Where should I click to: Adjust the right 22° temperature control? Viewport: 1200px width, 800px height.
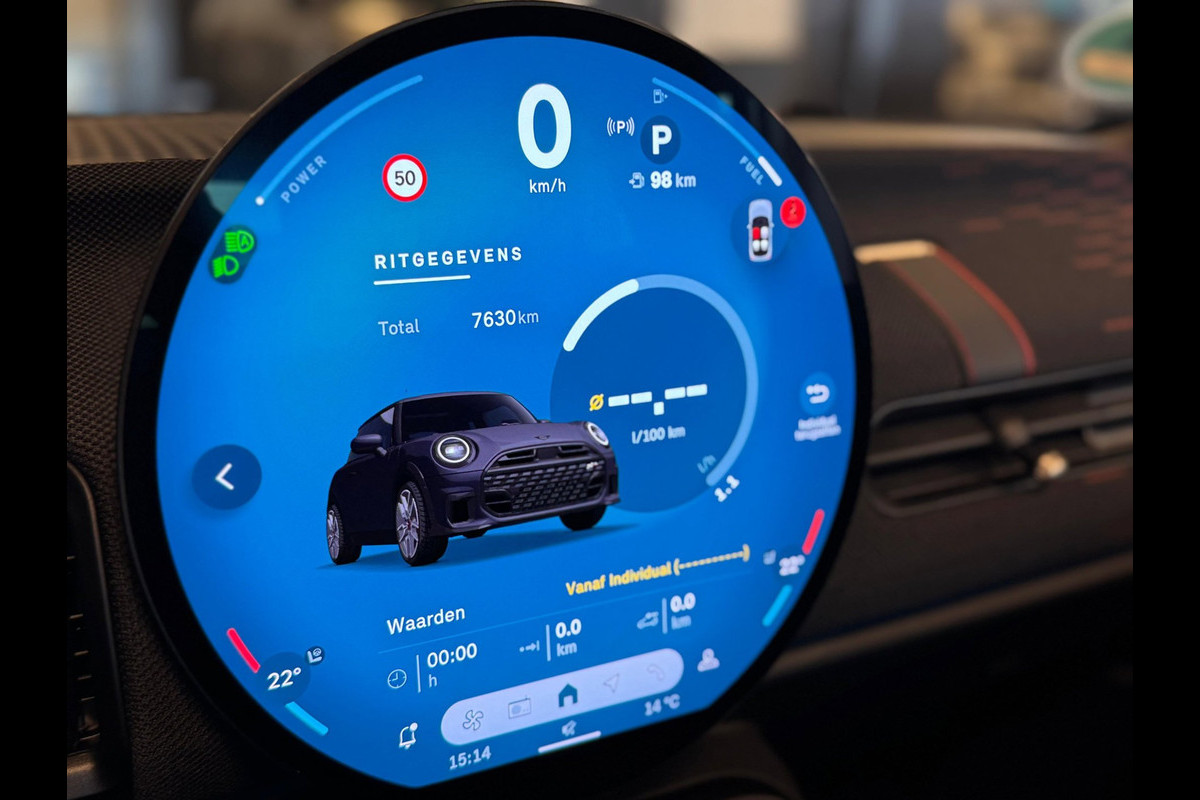[x=790, y=565]
